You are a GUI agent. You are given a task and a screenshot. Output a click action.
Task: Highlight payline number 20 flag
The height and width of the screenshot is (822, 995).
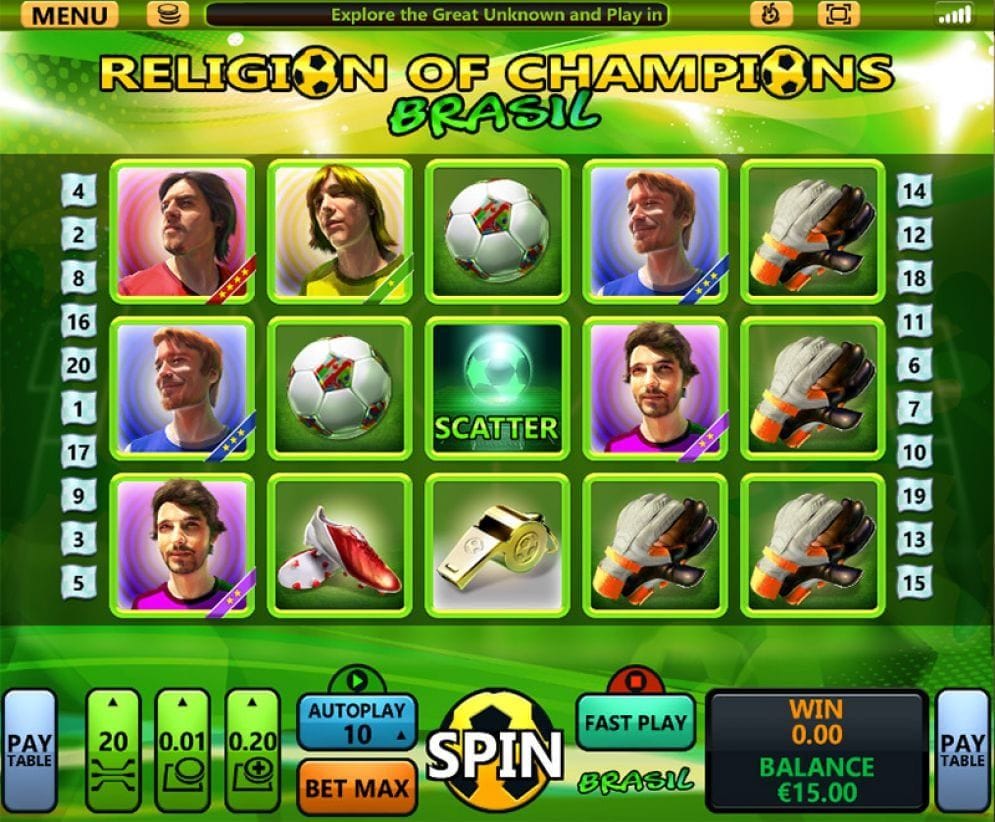tap(78, 365)
